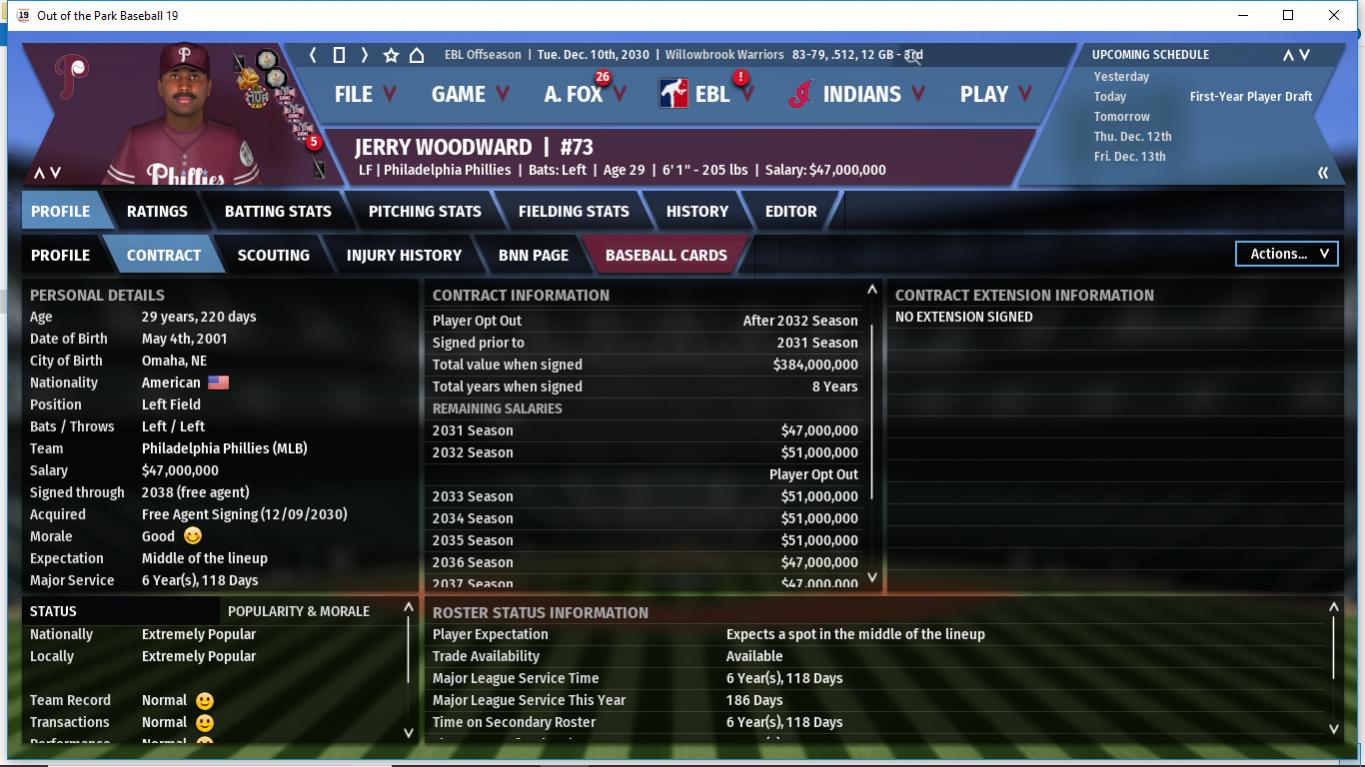Open the Actions dropdown
The width and height of the screenshot is (1365, 767).
click(1287, 254)
